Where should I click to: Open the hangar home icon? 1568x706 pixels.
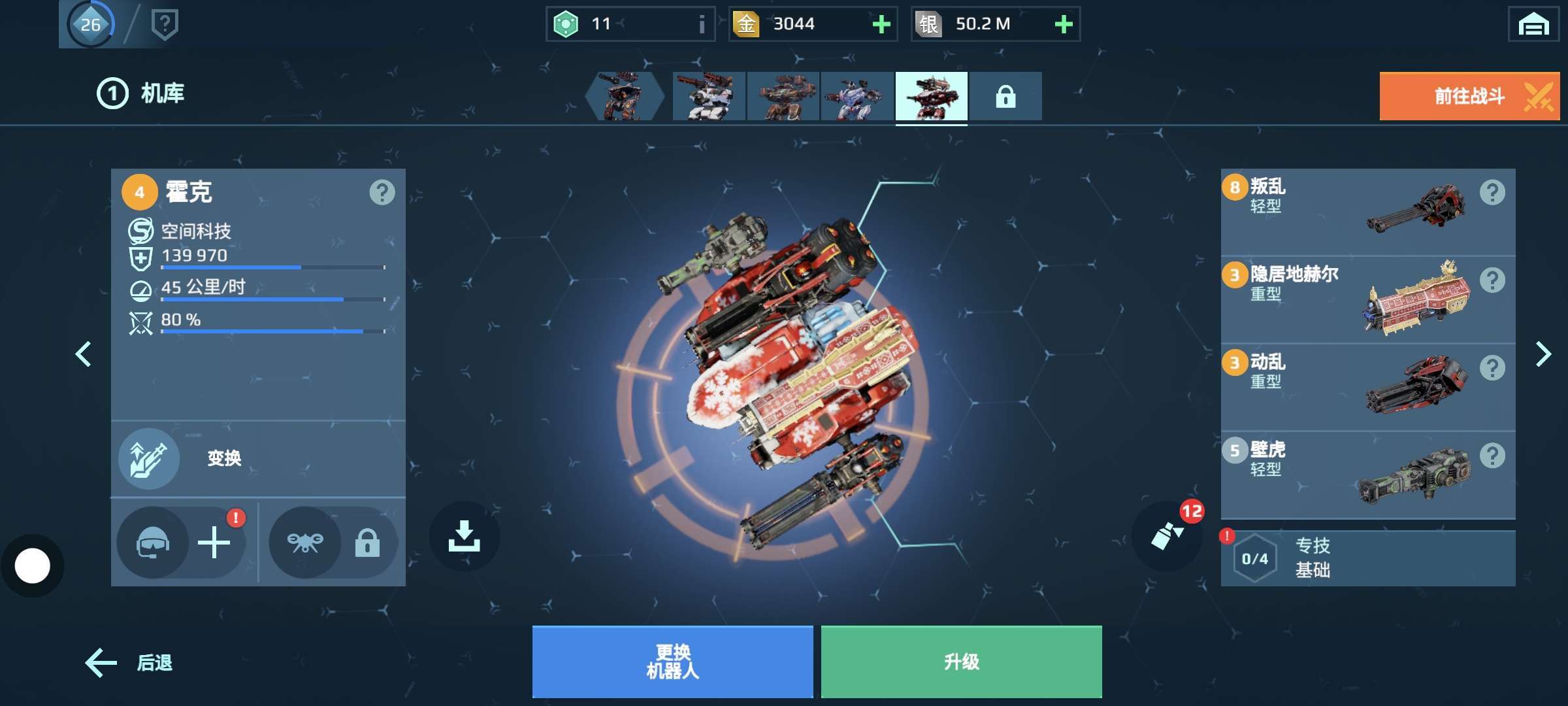pyautogui.click(x=1533, y=25)
